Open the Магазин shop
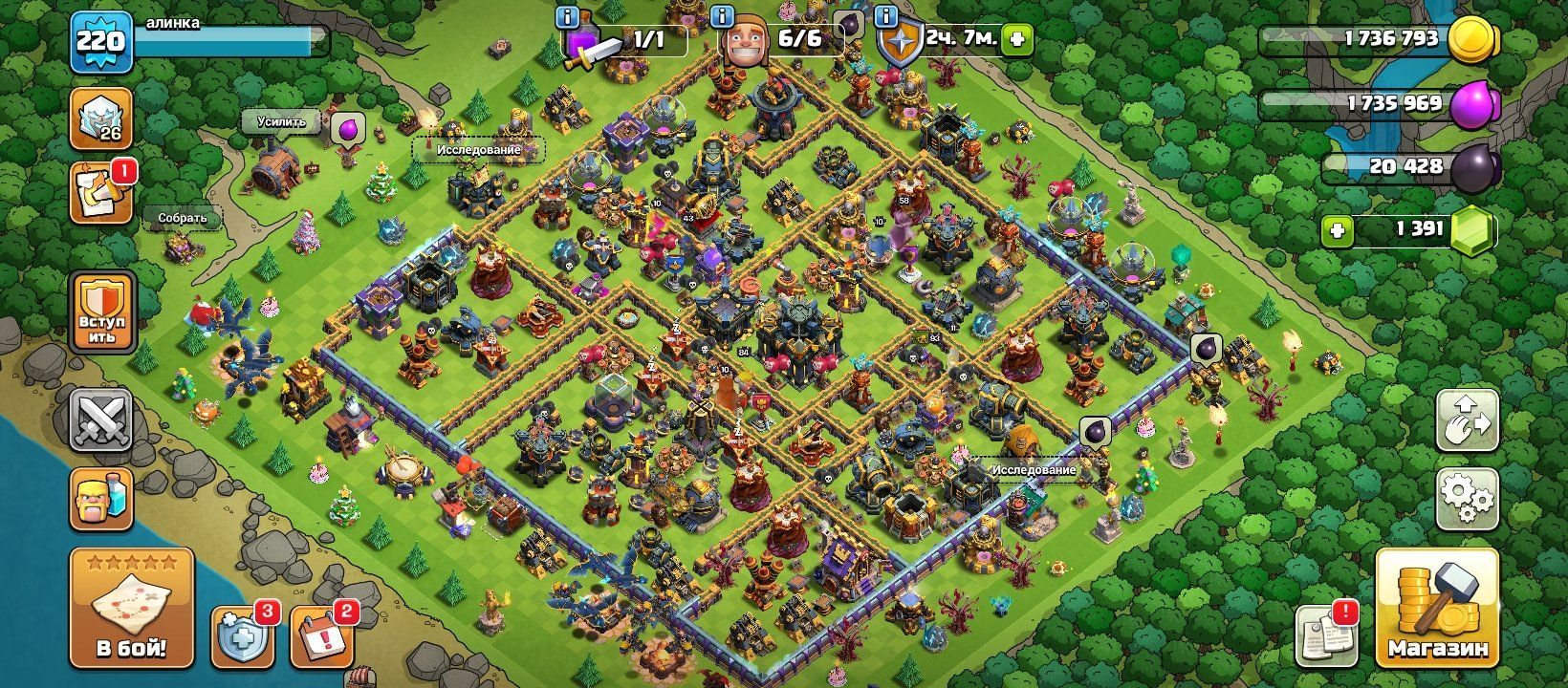This screenshot has width=1568, height=688. coord(1437,608)
